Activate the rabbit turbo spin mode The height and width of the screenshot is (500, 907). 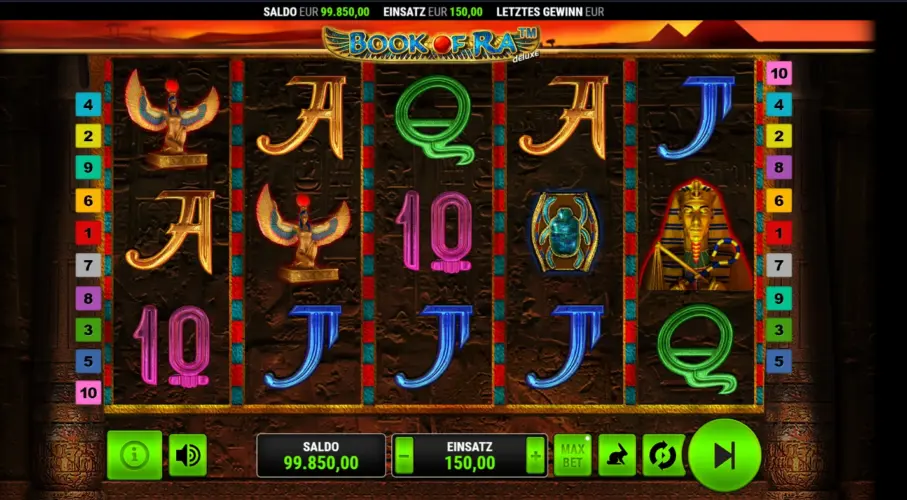(617, 455)
